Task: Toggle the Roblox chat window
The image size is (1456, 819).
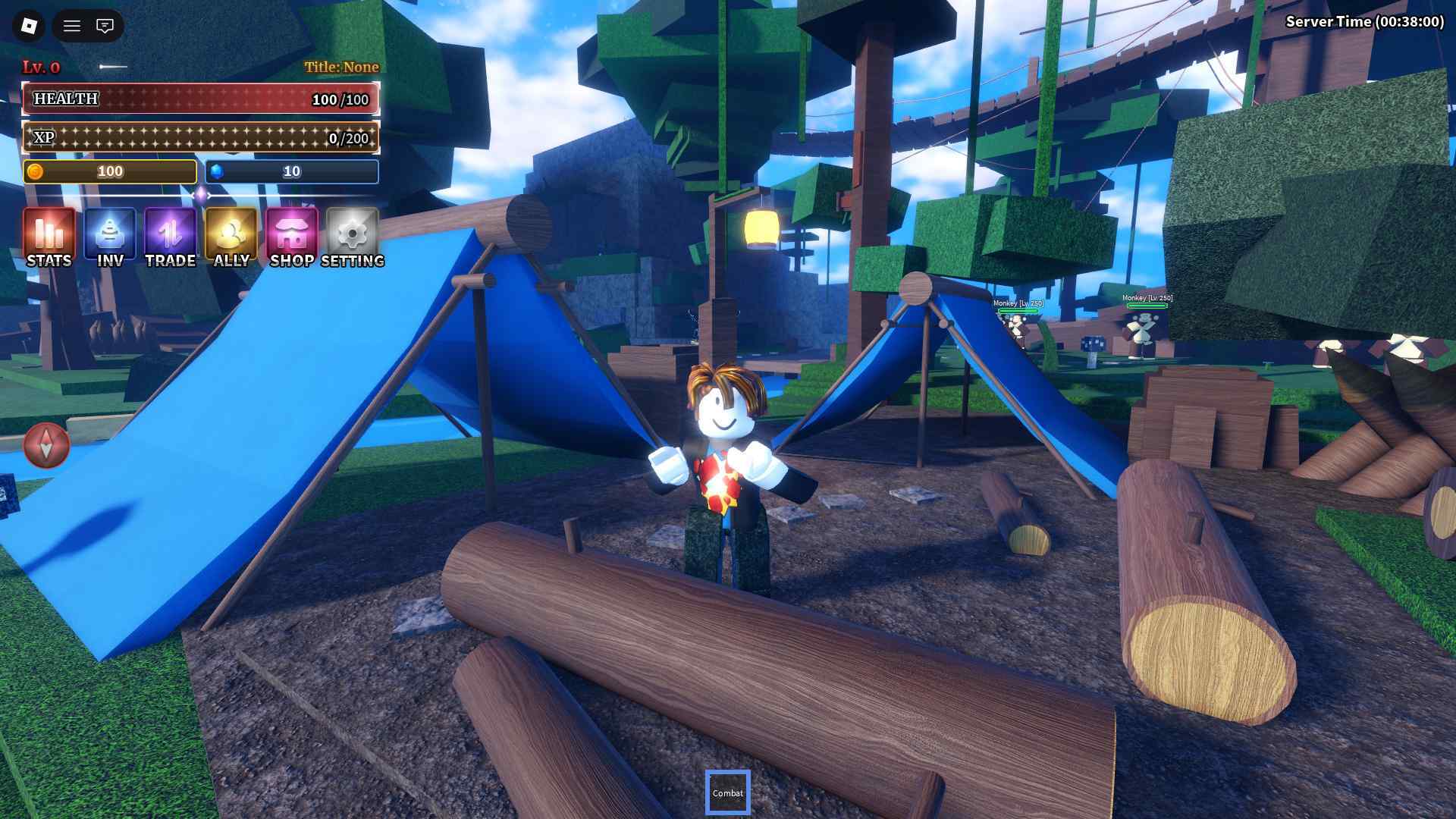Action: 105,26
